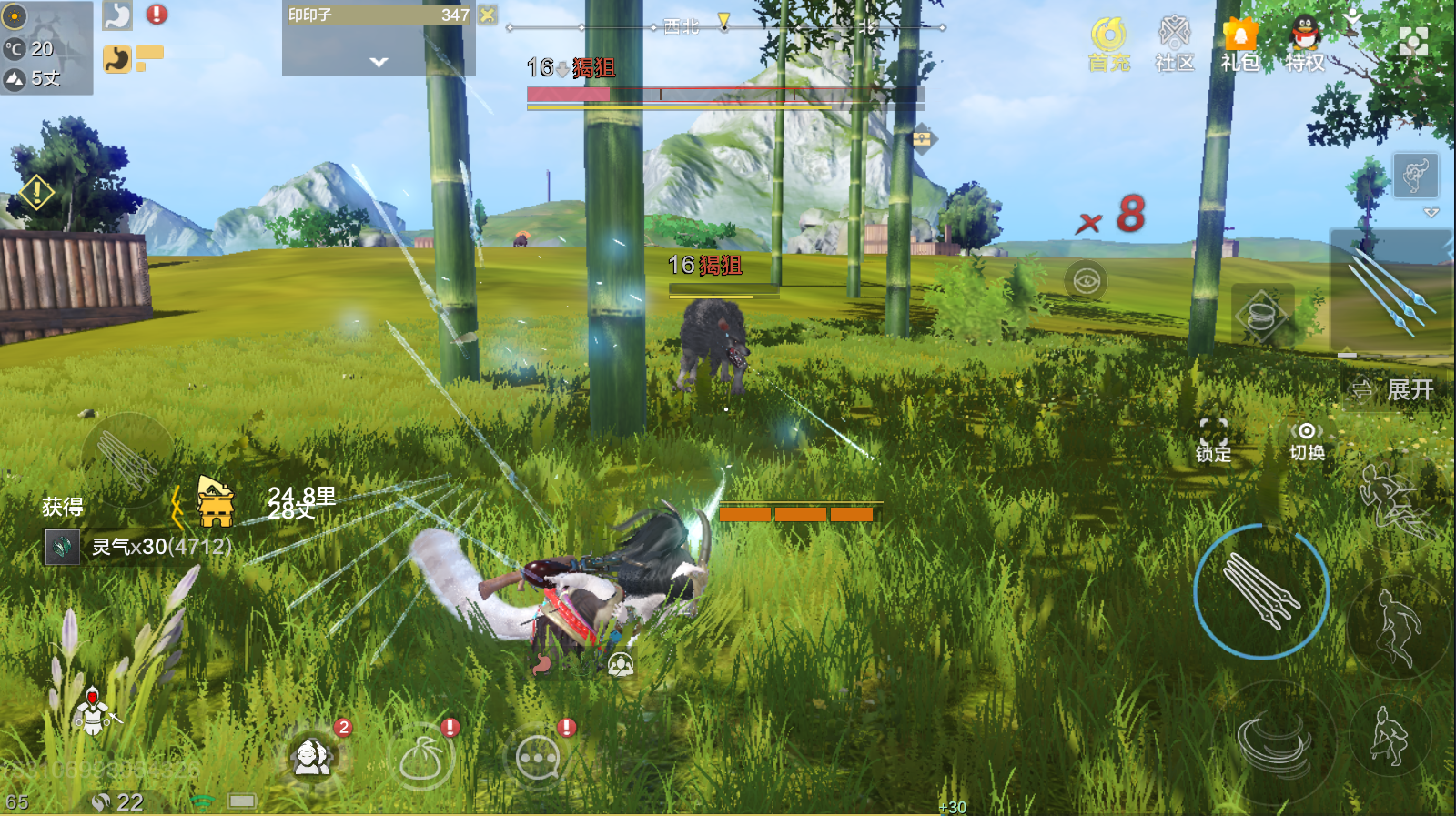Activate the crouching stance skill
1456x816 pixels.
pos(1390,737)
